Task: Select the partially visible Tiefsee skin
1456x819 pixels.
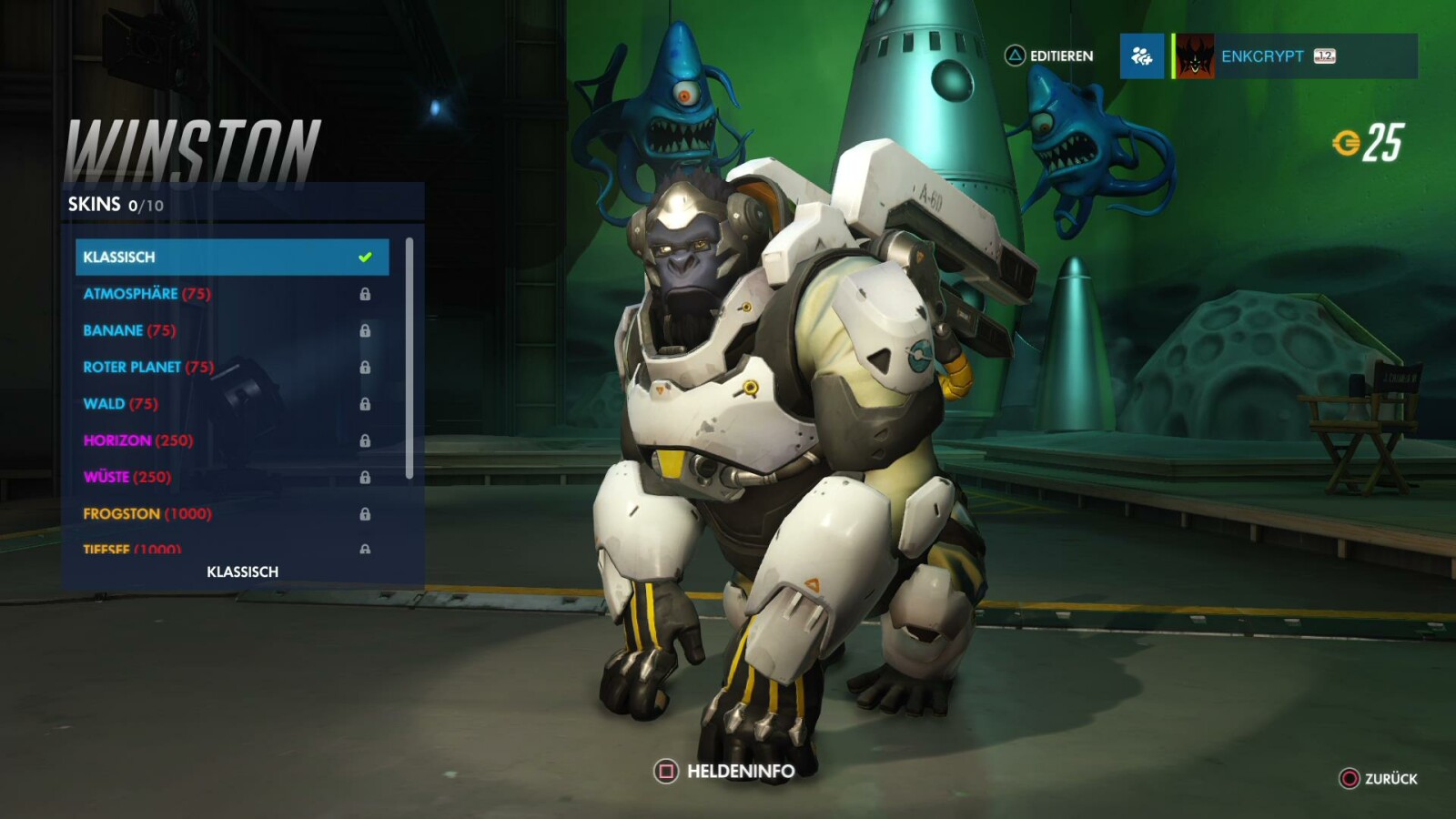Action: tap(231, 548)
